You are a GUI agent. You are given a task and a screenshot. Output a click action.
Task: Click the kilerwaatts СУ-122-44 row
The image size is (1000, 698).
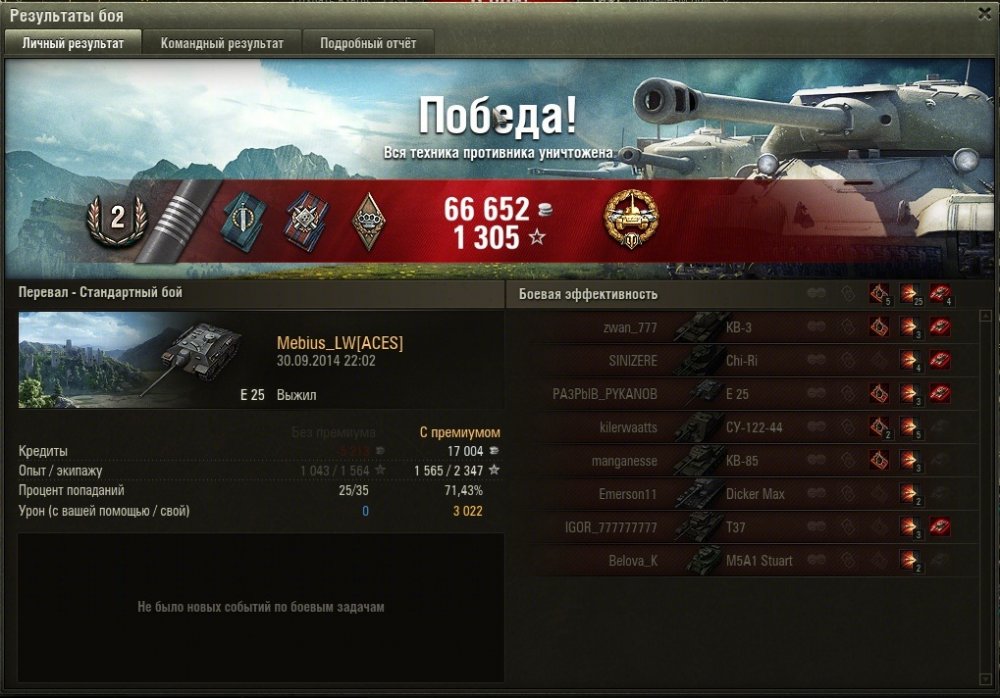click(740, 427)
